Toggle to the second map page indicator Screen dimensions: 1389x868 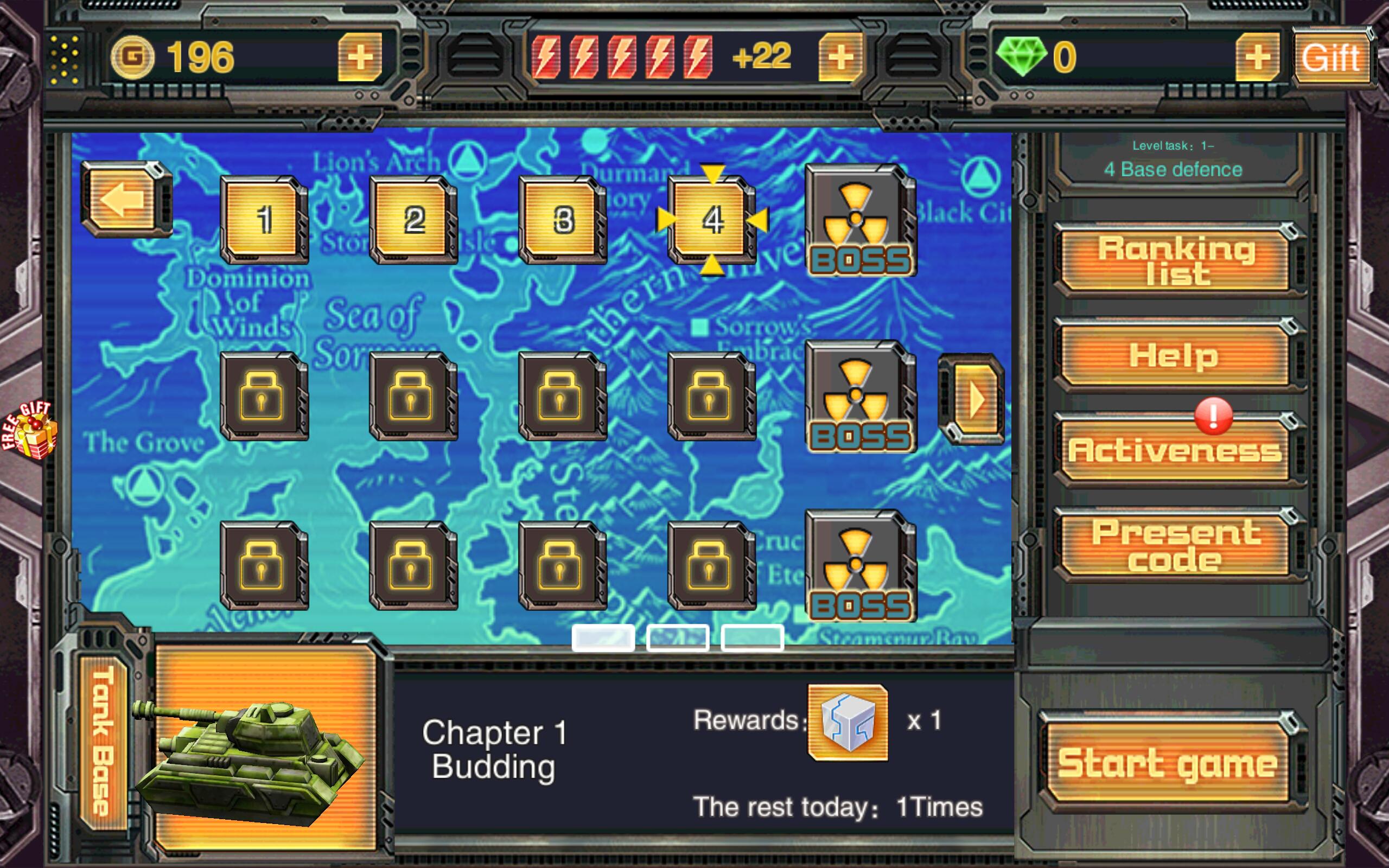[x=677, y=637]
